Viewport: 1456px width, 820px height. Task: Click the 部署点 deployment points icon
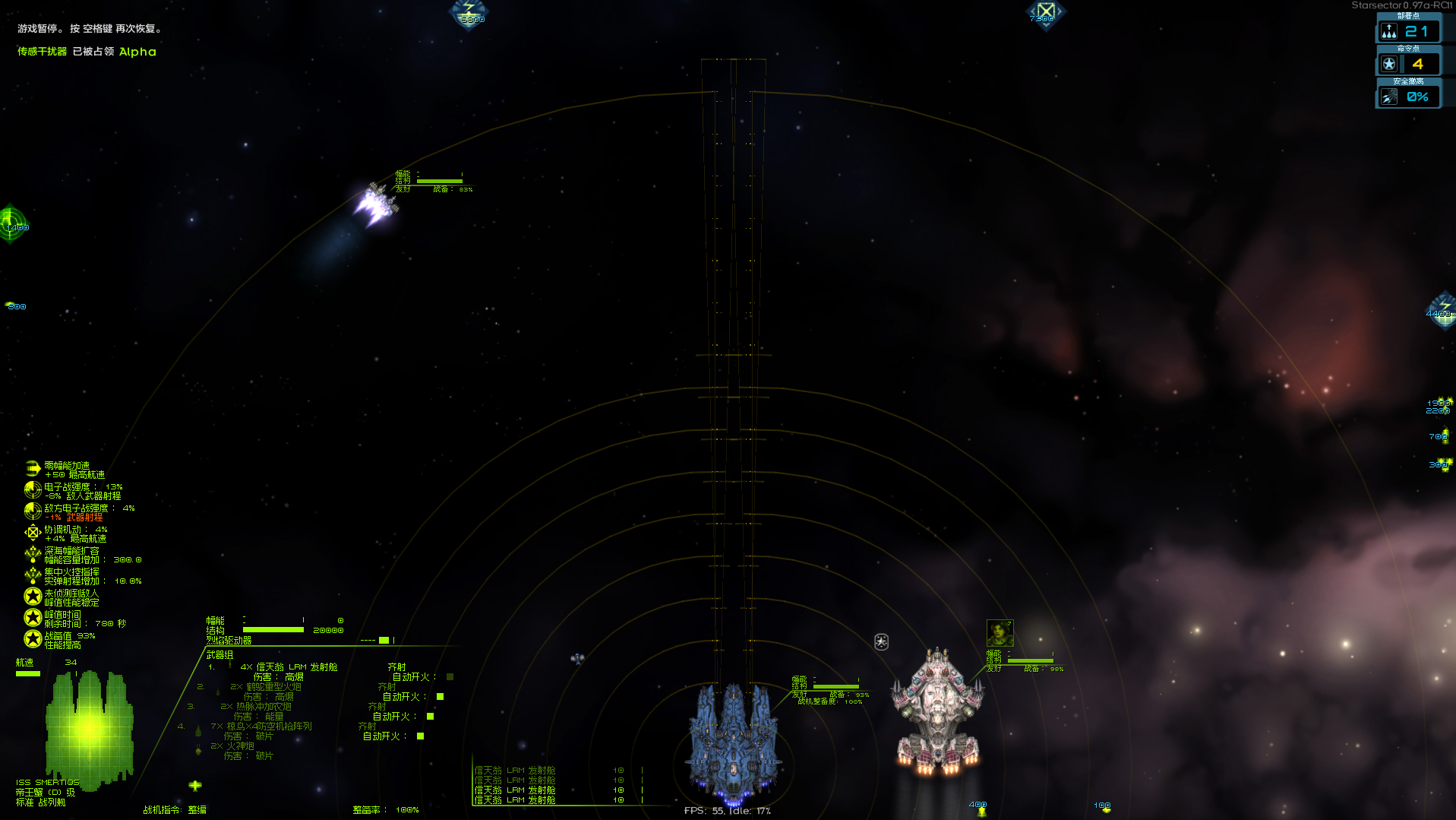pos(1389,31)
